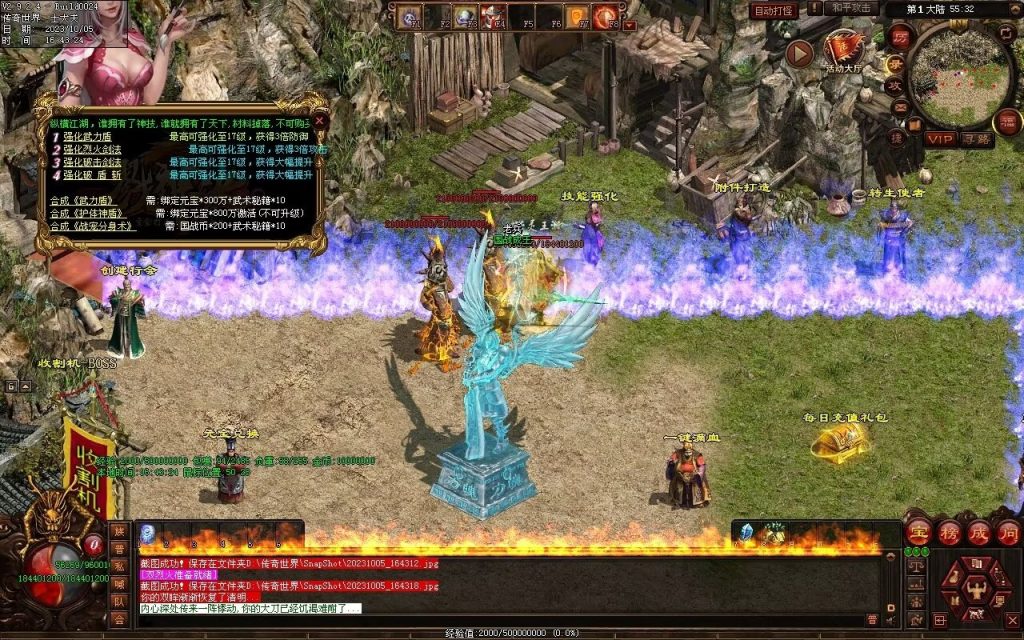Close the skill enhancement dialog
Screen dimensions: 1024x640
click(x=319, y=119)
